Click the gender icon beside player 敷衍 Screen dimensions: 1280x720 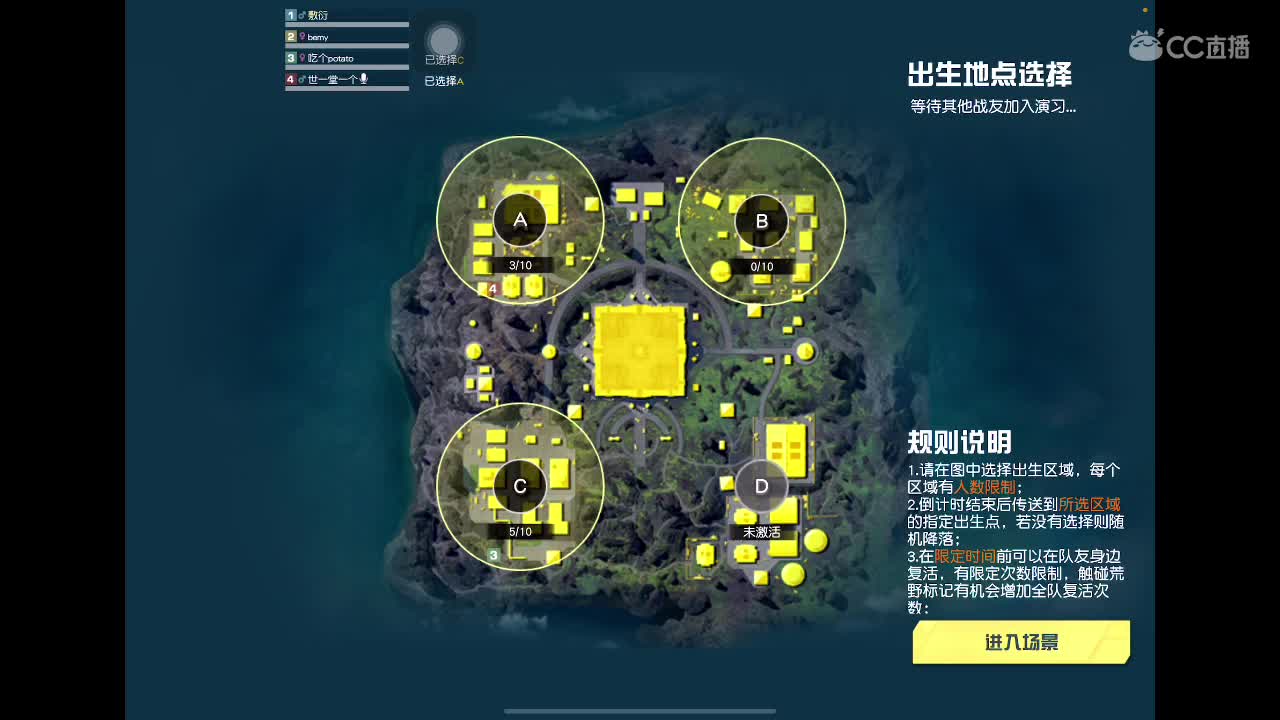pyautogui.click(x=301, y=14)
